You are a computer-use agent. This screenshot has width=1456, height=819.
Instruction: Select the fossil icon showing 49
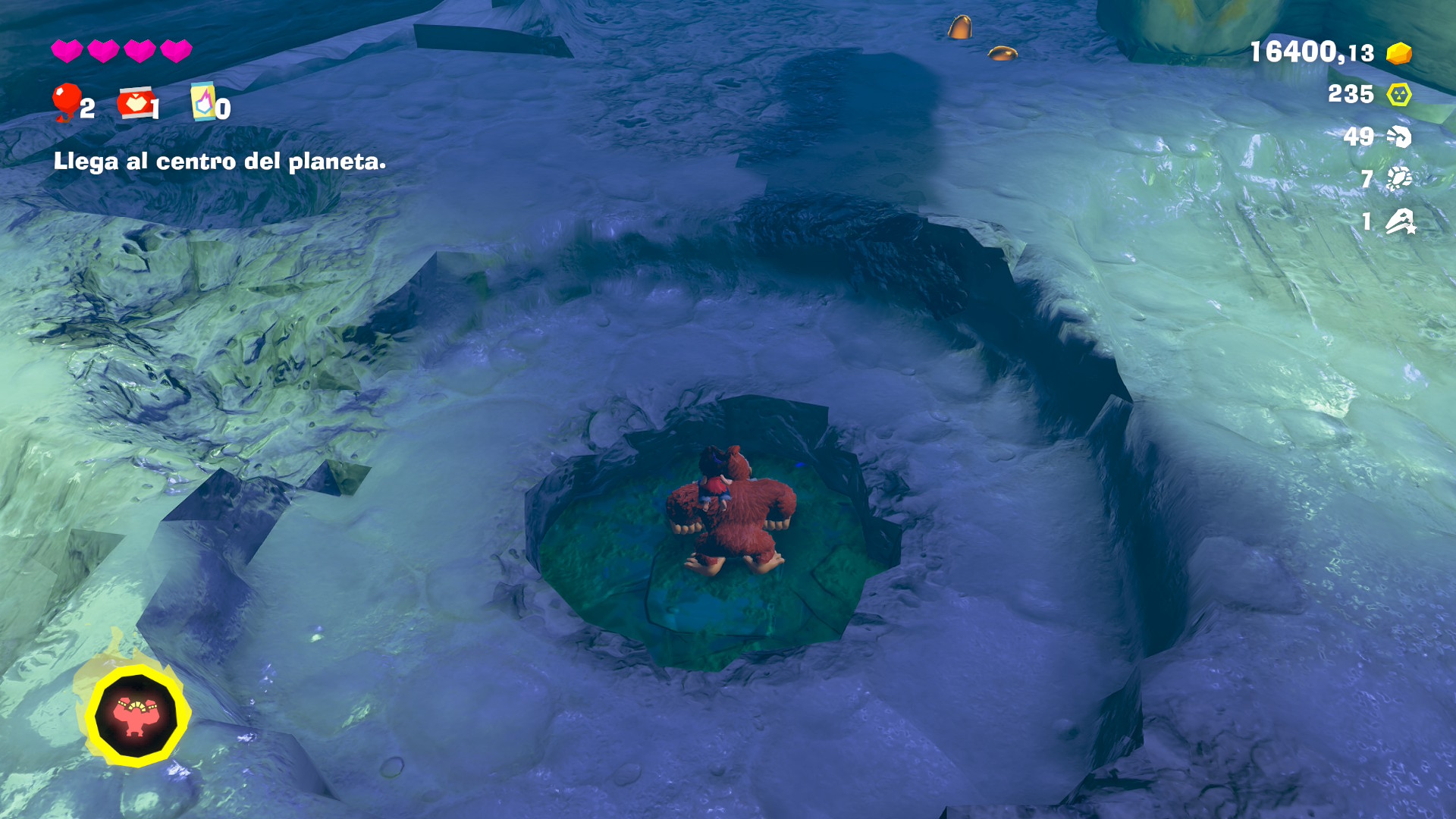tap(1398, 136)
